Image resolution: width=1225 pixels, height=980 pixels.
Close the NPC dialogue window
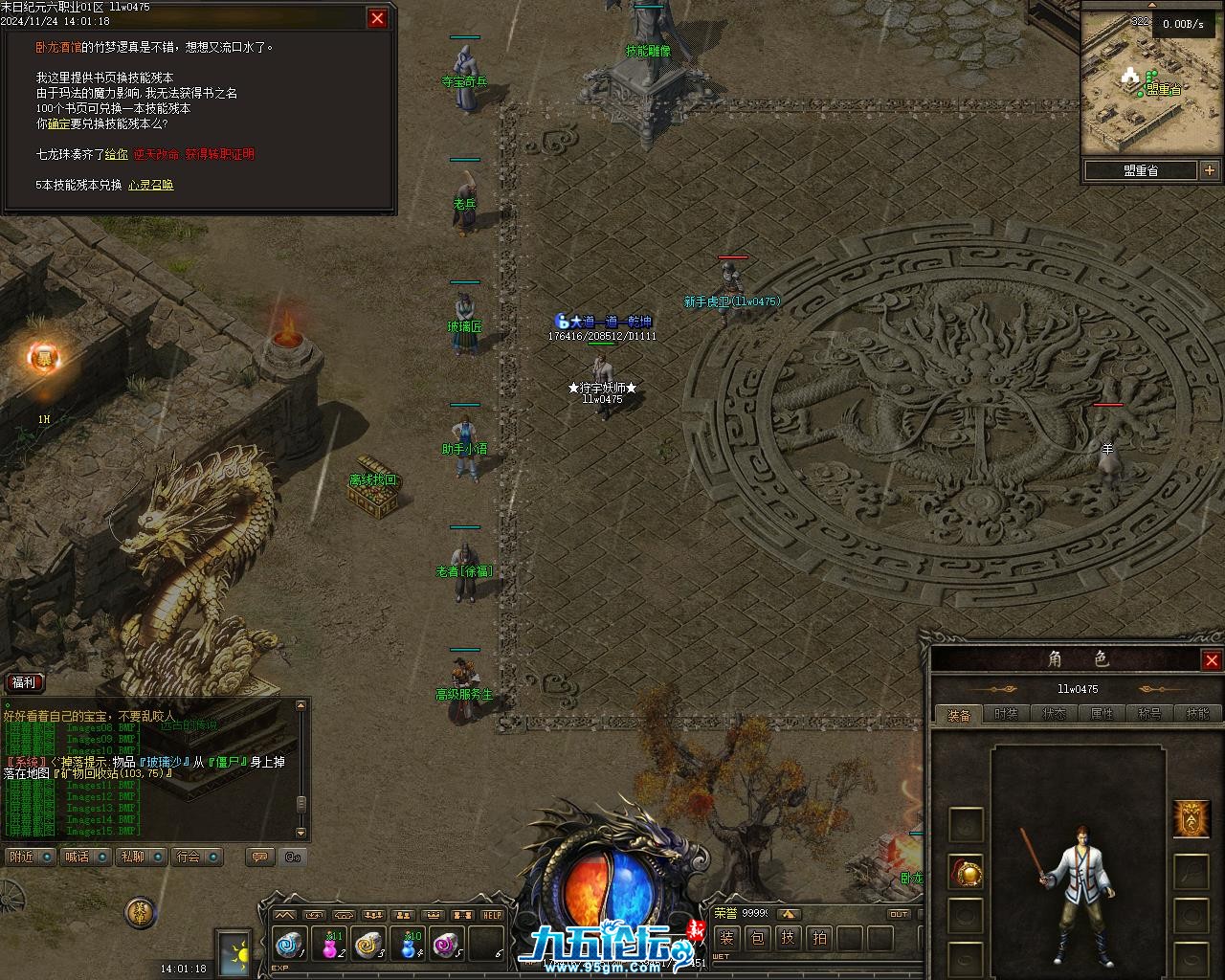tap(377, 18)
